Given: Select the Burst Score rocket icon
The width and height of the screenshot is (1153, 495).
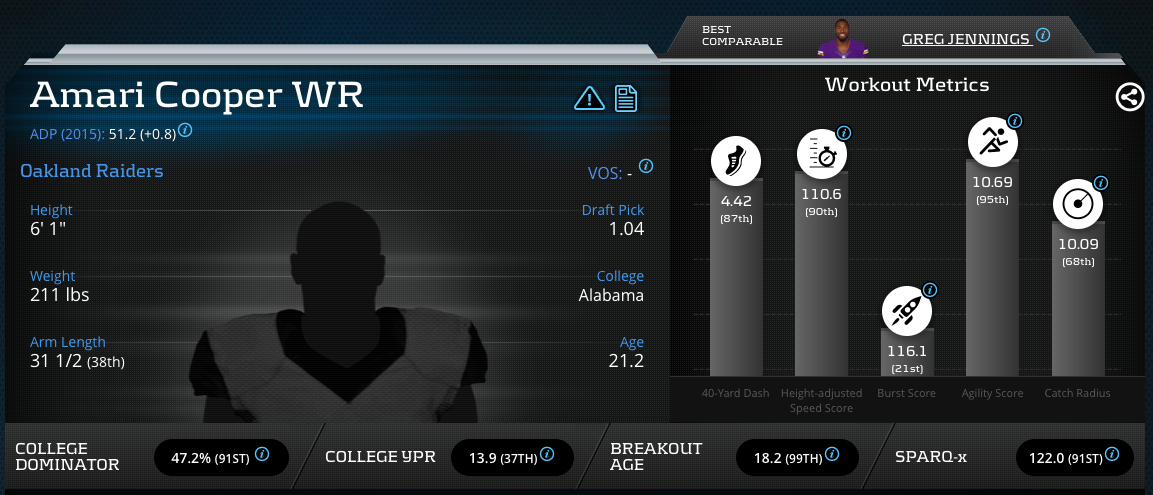Looking at the screenshot, I should point(906,312).
